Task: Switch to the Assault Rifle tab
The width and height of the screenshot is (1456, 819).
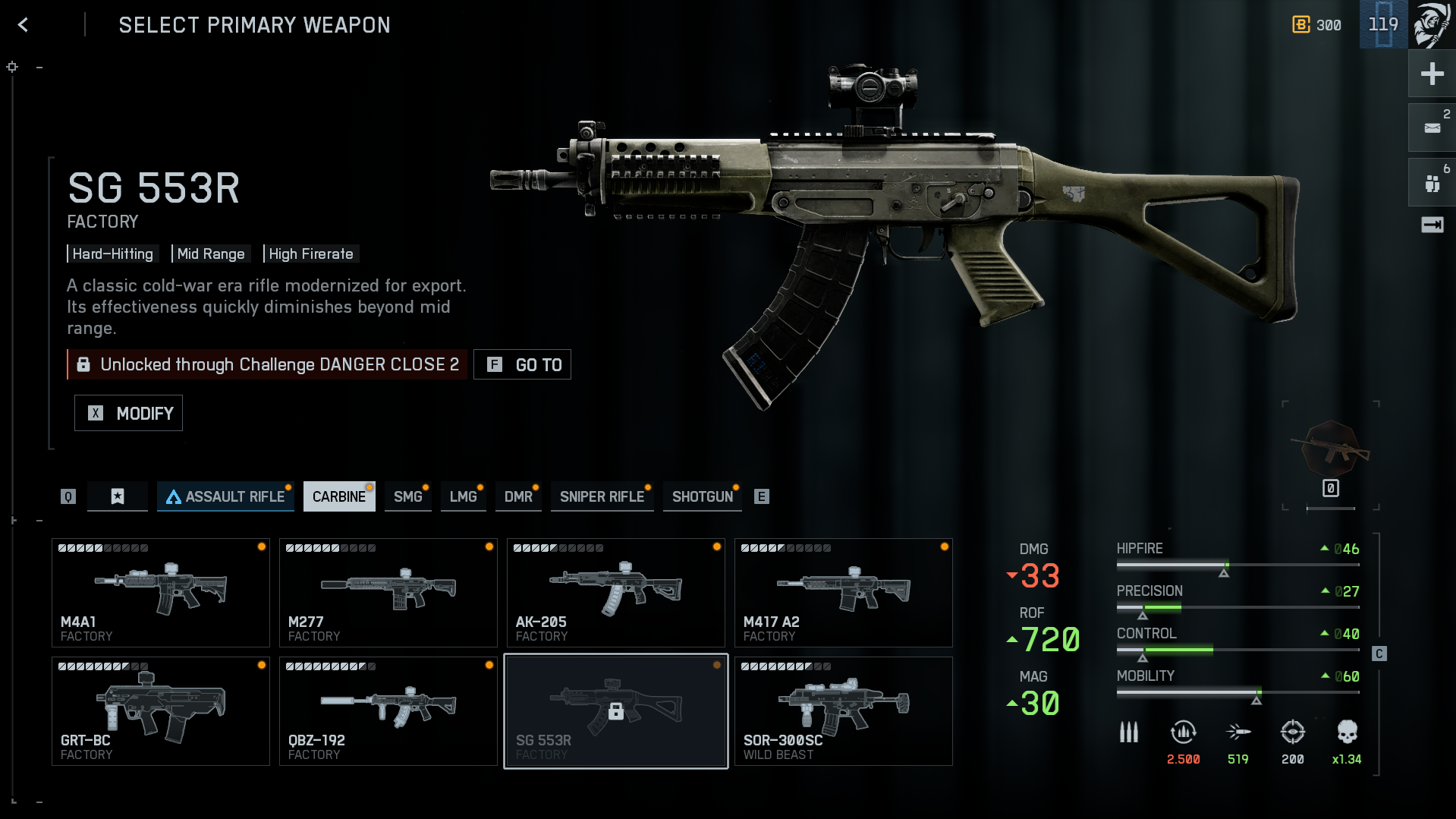Action: click(225, 496)
